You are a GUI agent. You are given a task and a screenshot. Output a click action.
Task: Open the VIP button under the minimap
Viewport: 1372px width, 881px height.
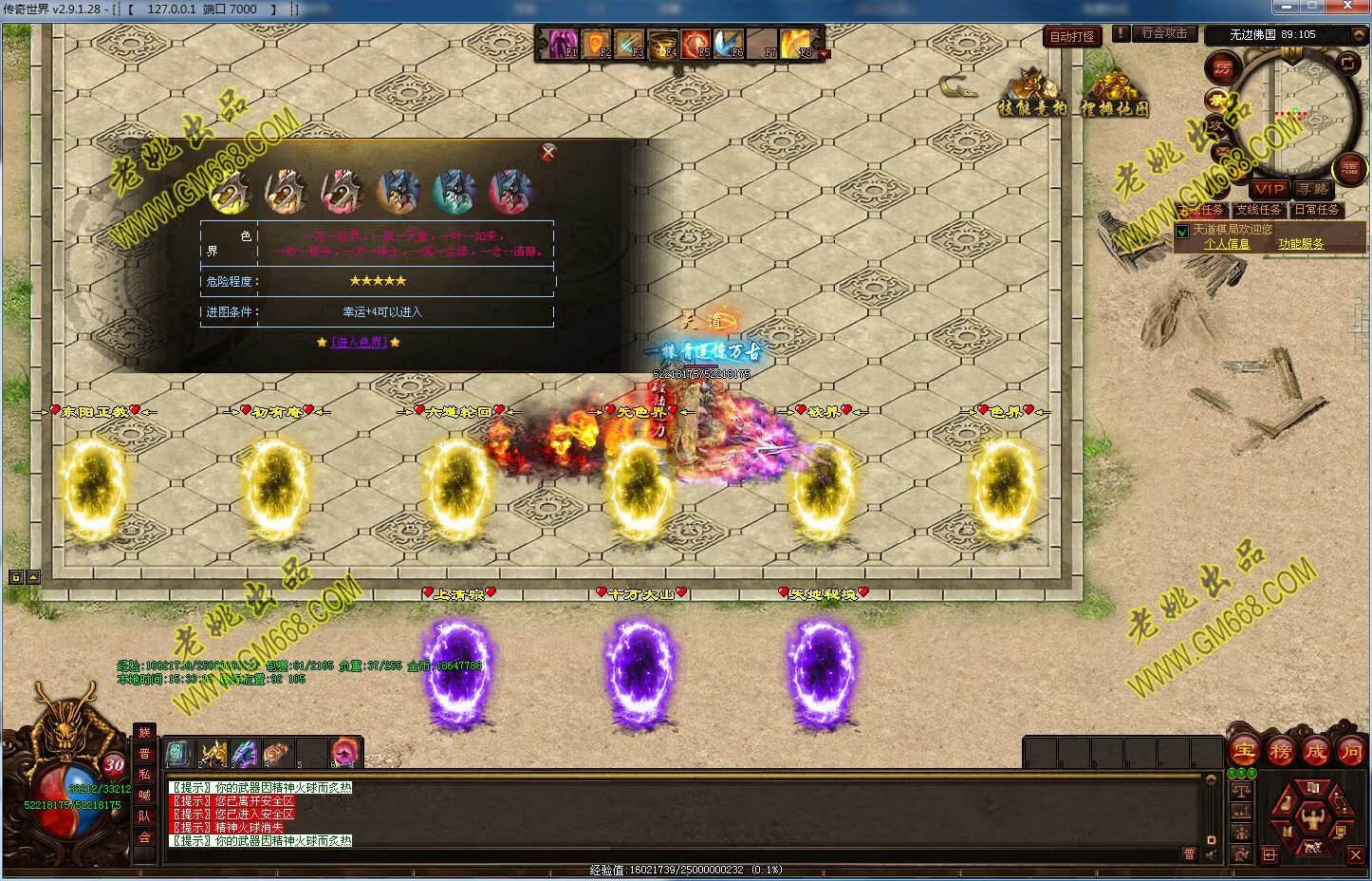pos(1270,190)
